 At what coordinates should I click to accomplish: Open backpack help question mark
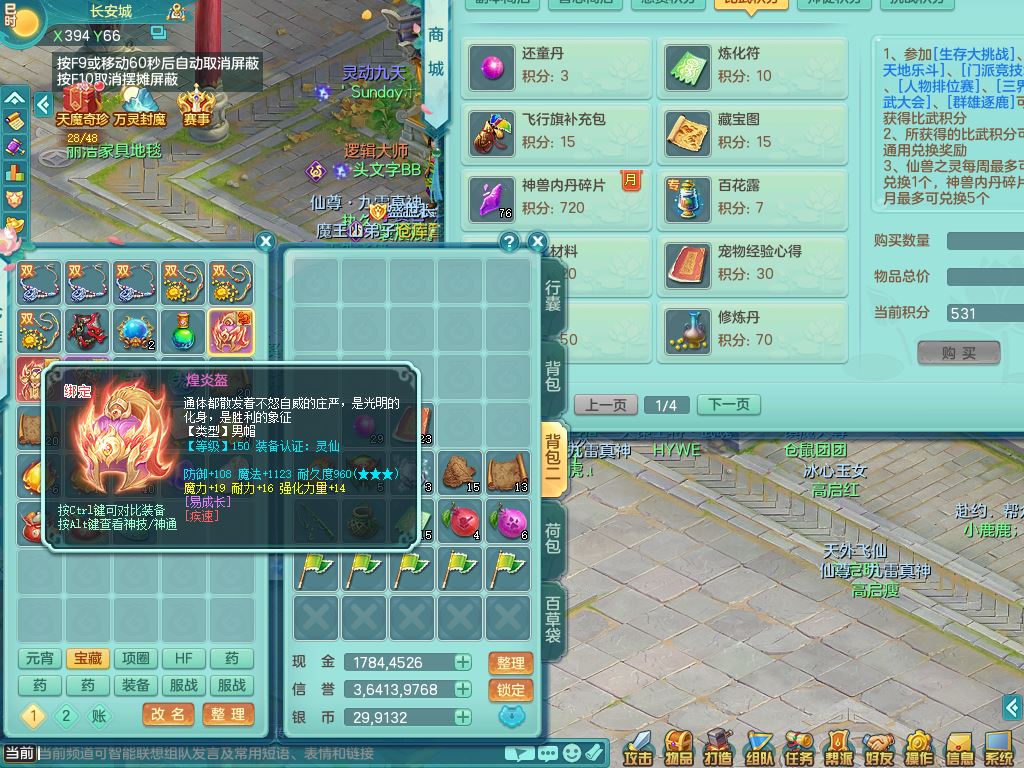point(510,242)
